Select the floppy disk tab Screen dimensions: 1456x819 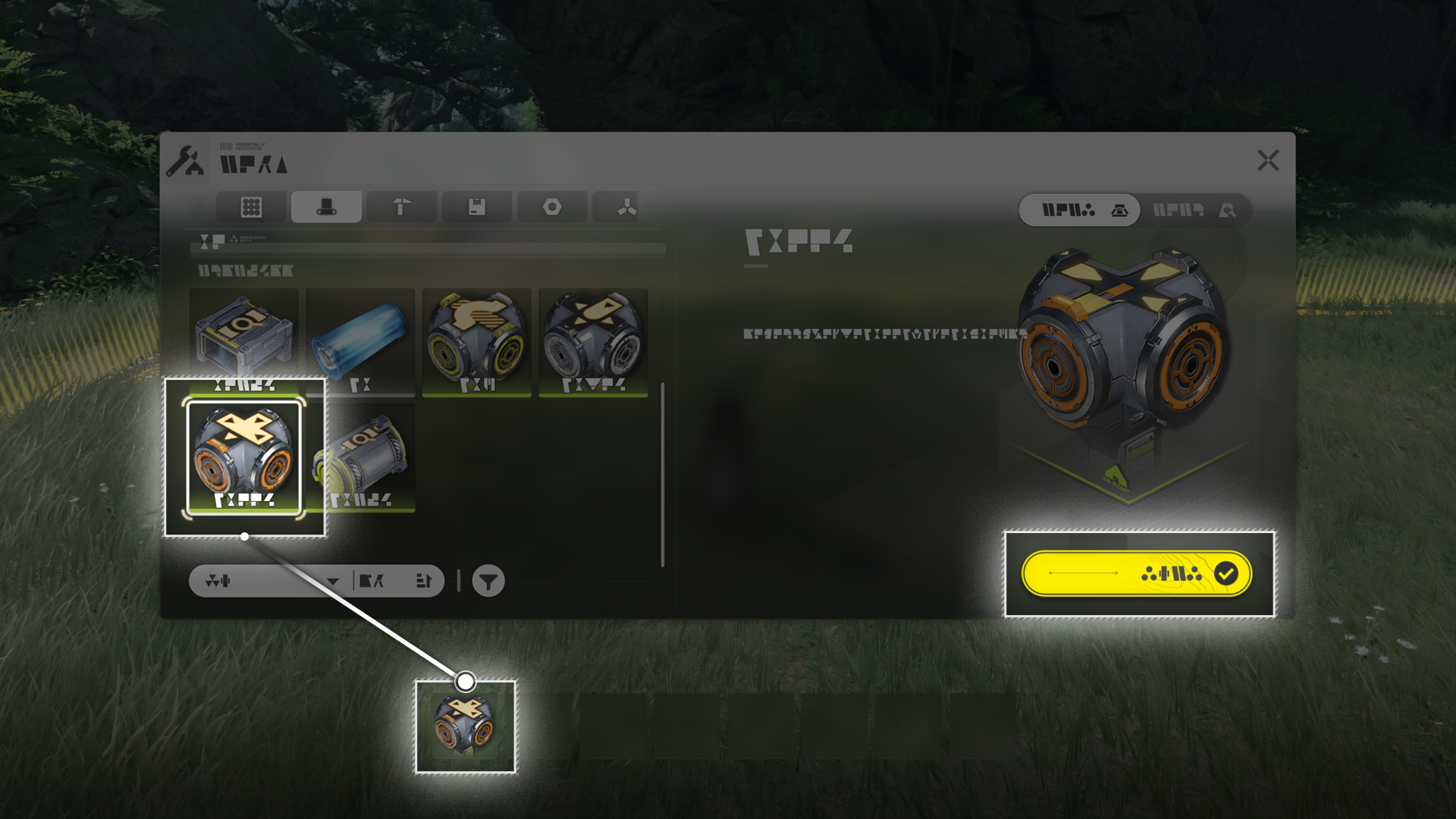pyautogui.click(x=476, y=207)
